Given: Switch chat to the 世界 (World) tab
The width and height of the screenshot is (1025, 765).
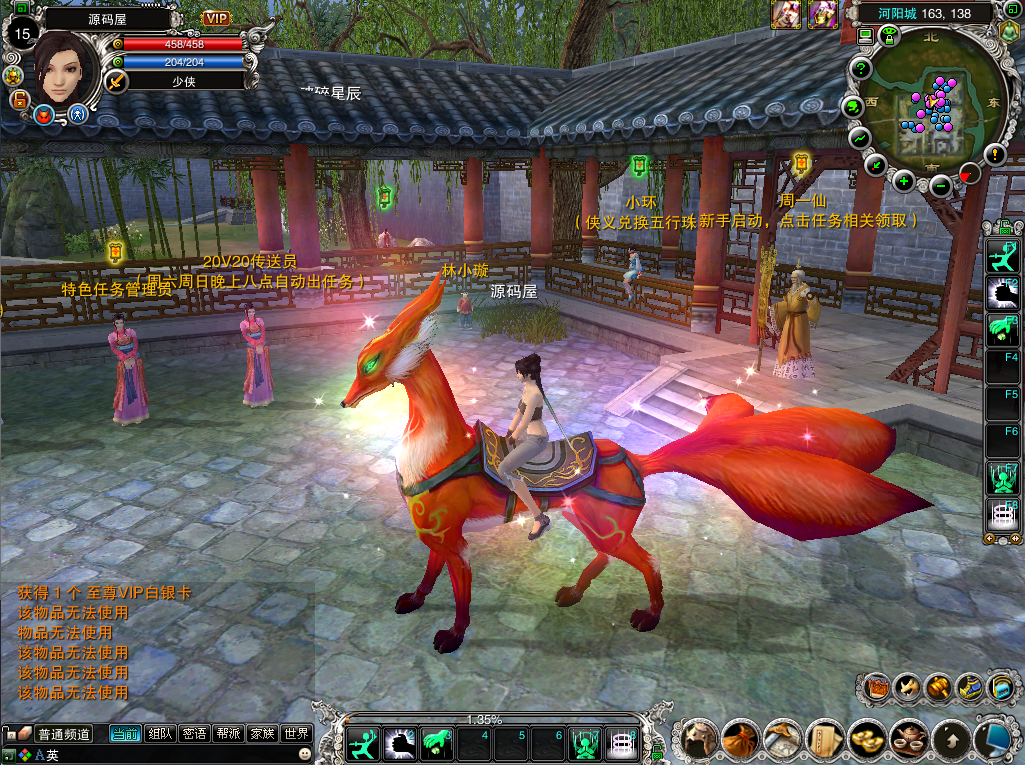Looking at the screenshot, I should (x=296, y=734).
